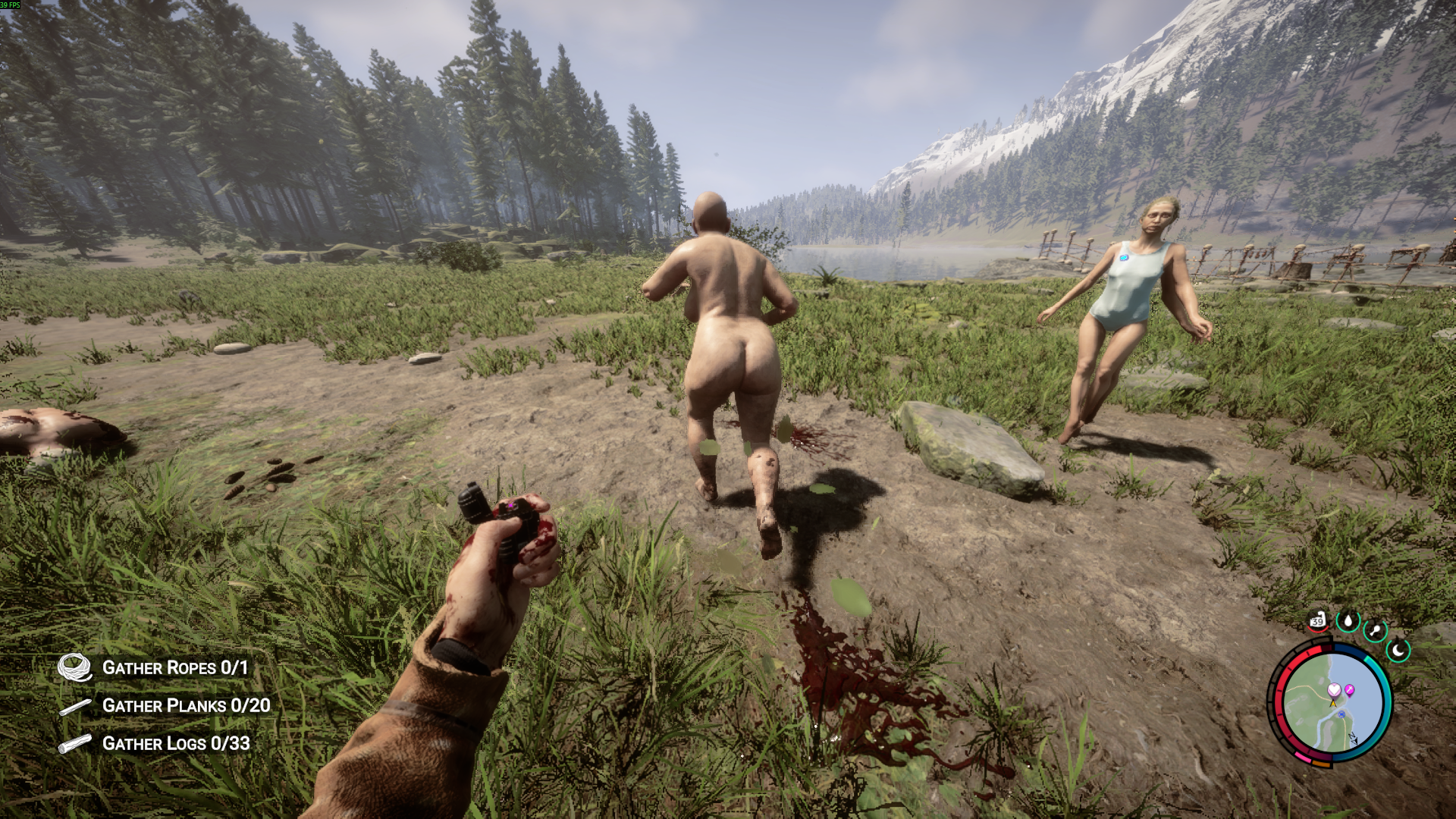Viewport: 1456px width, 819px height.
Task: Click the crescent moon rest icon
Action: 1398,650
